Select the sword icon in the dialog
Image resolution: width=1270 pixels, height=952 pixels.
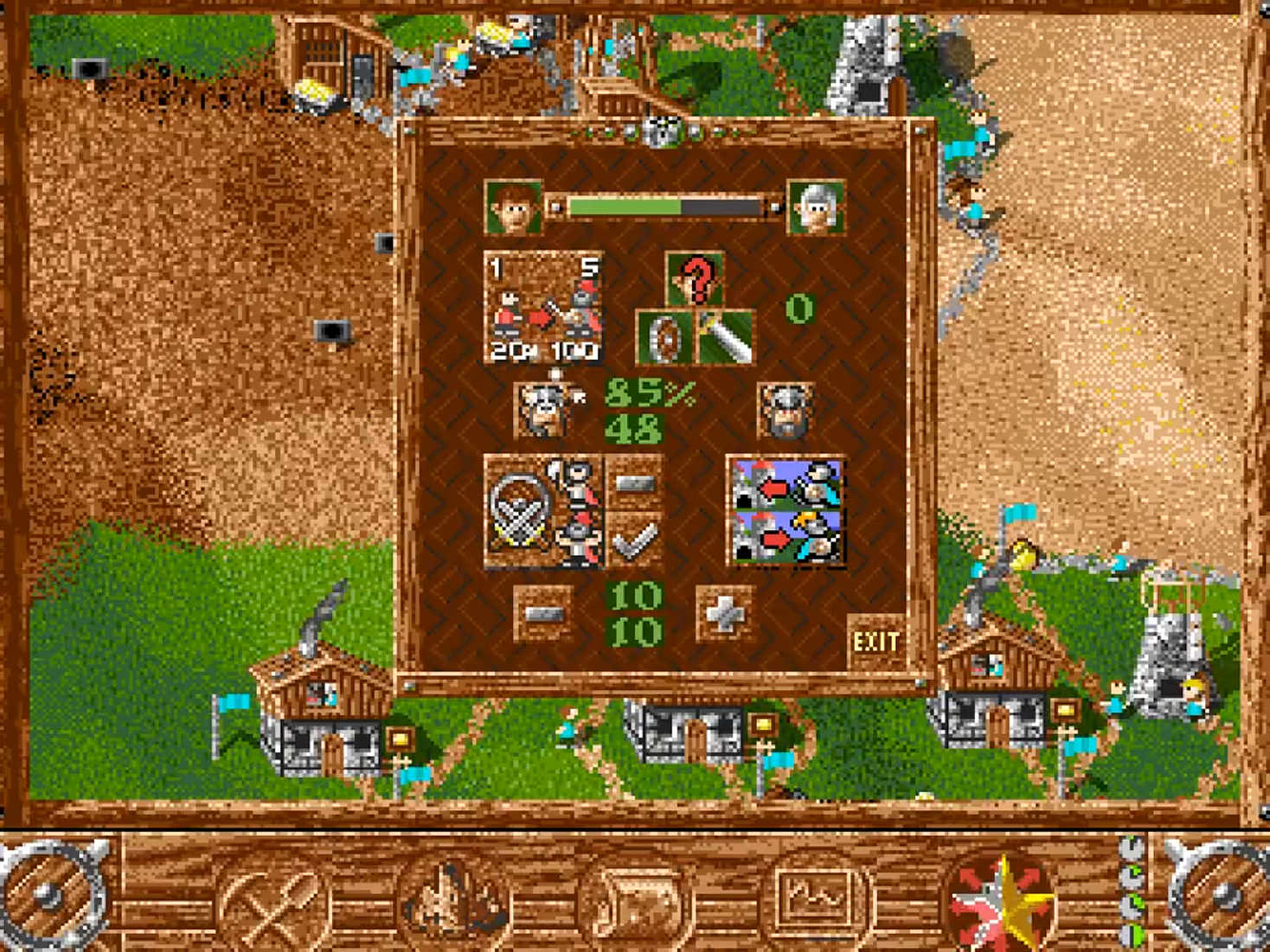(x=727, y=335)
